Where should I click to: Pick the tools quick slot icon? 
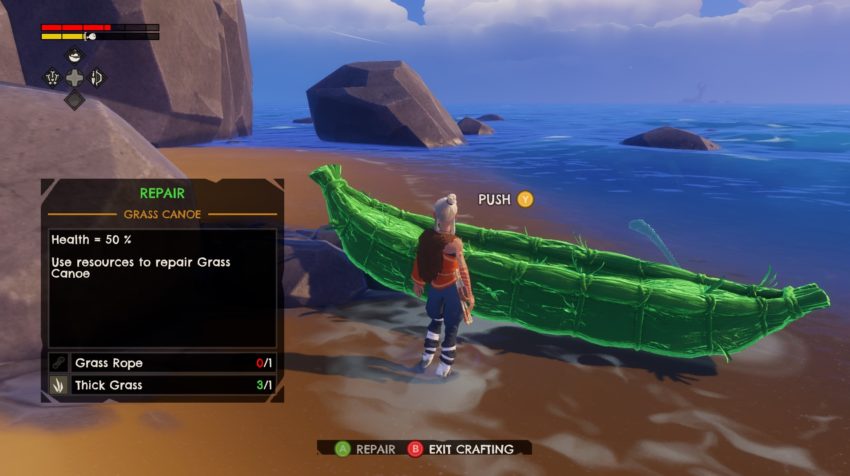pos(52,77)
